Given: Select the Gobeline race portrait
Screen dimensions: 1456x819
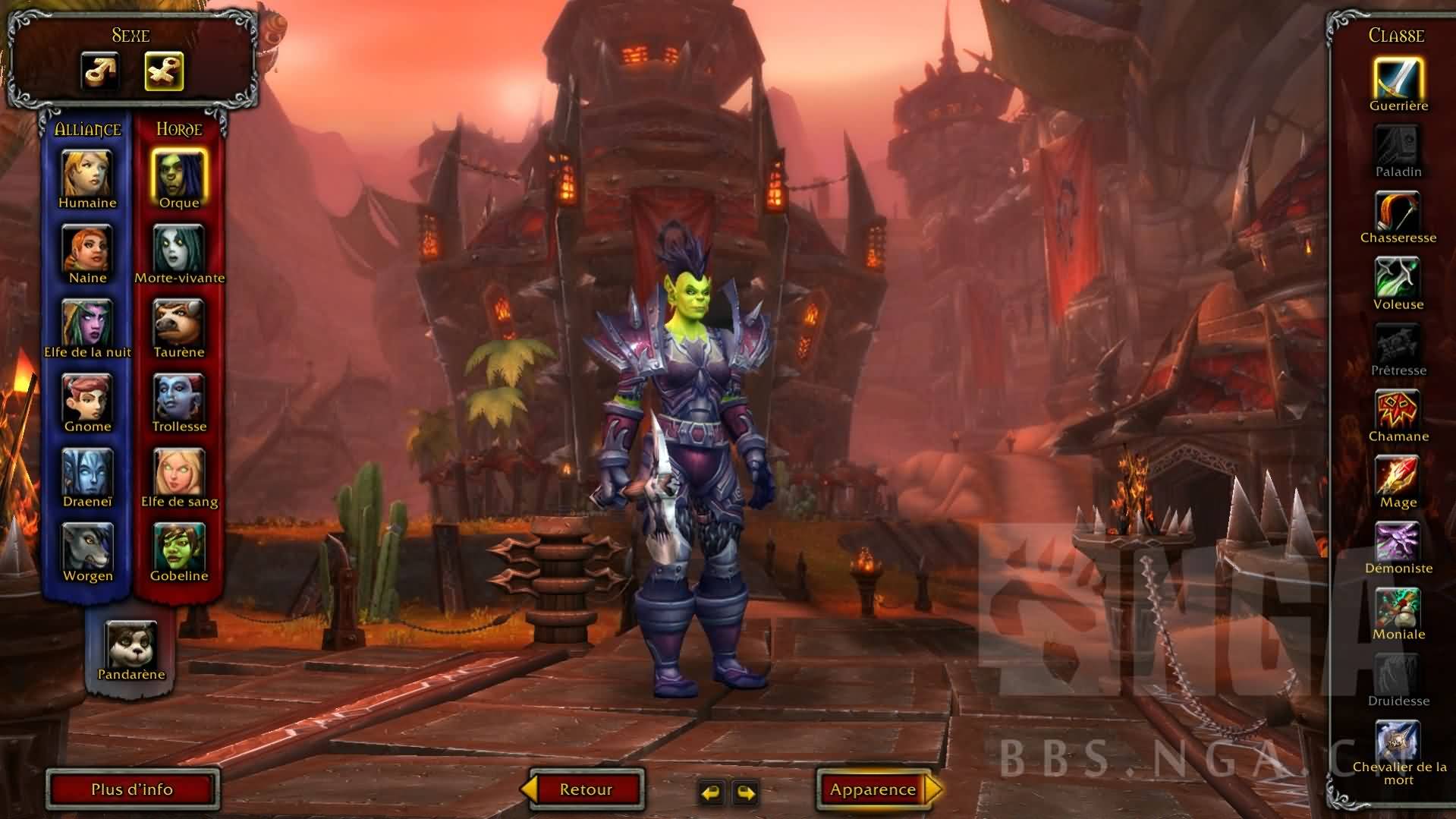Looking at the screenshot, I should [179, 547].
